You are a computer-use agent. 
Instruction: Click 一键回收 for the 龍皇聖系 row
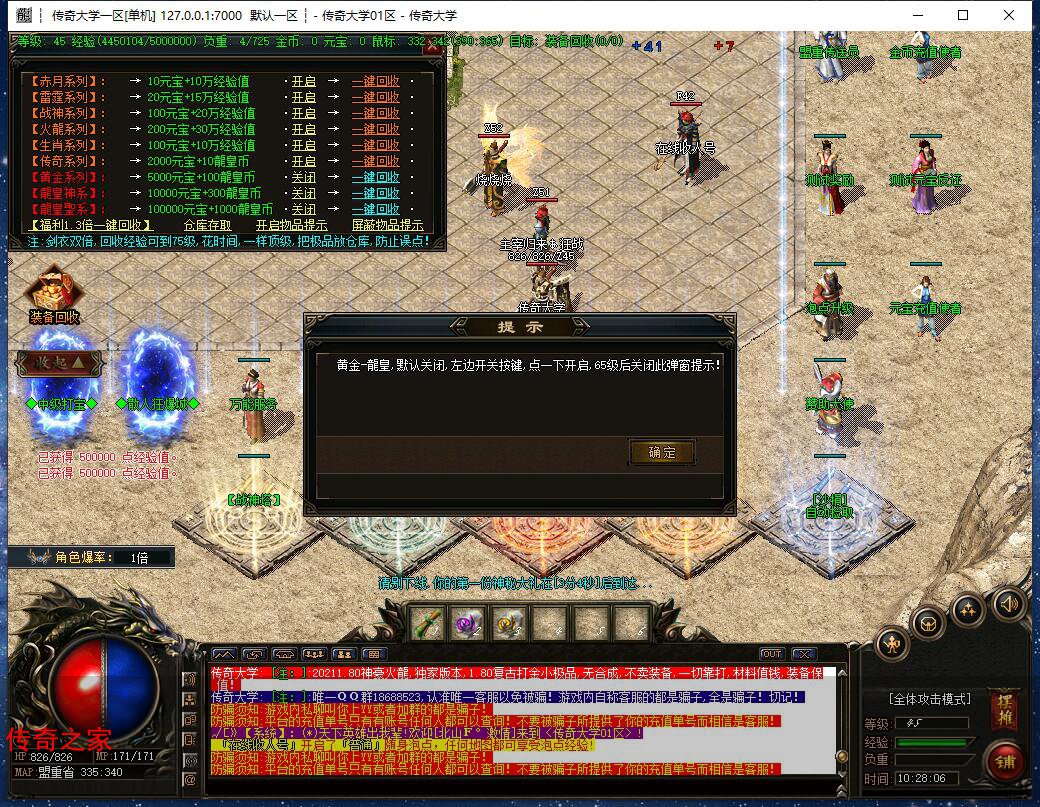tap(375, 209)
